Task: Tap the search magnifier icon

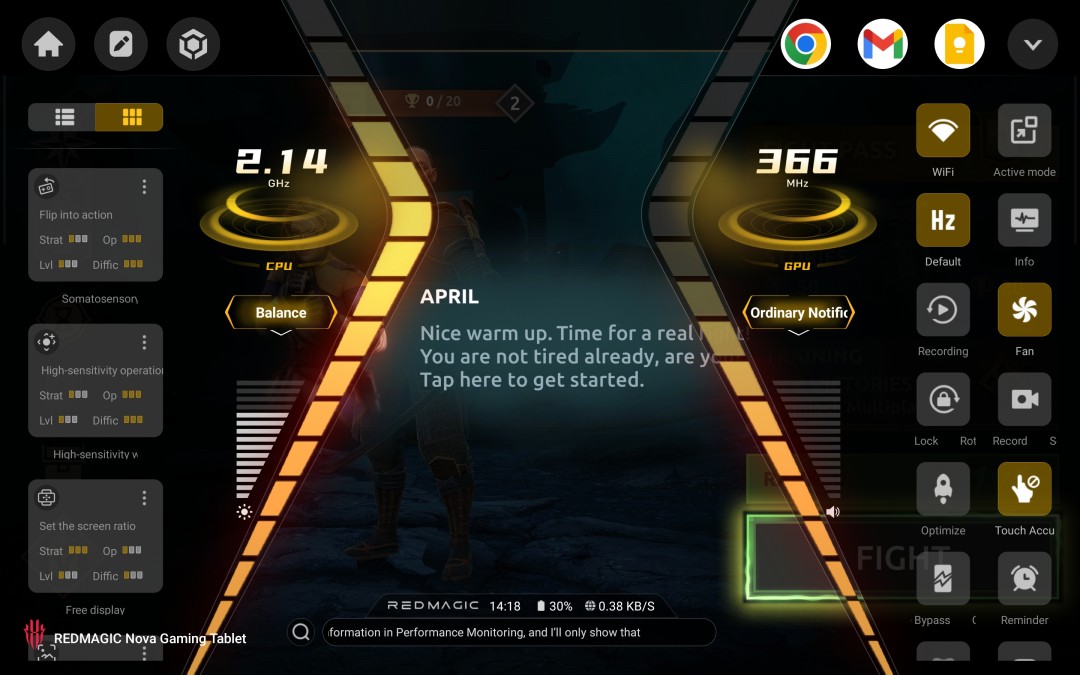Action: pos(300,632)
